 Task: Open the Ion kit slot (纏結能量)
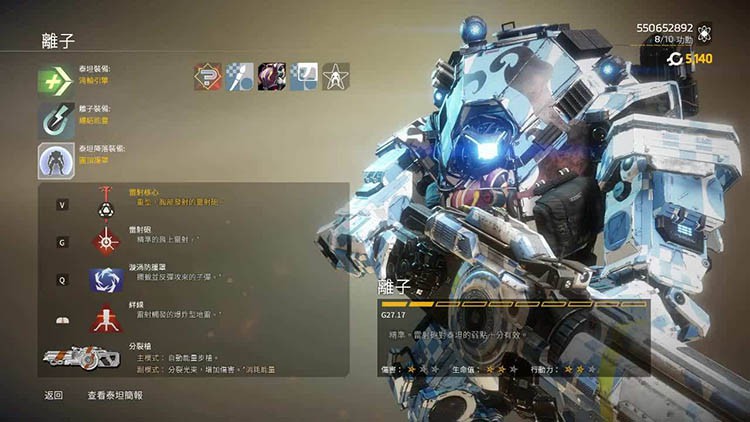click(56, 120)
